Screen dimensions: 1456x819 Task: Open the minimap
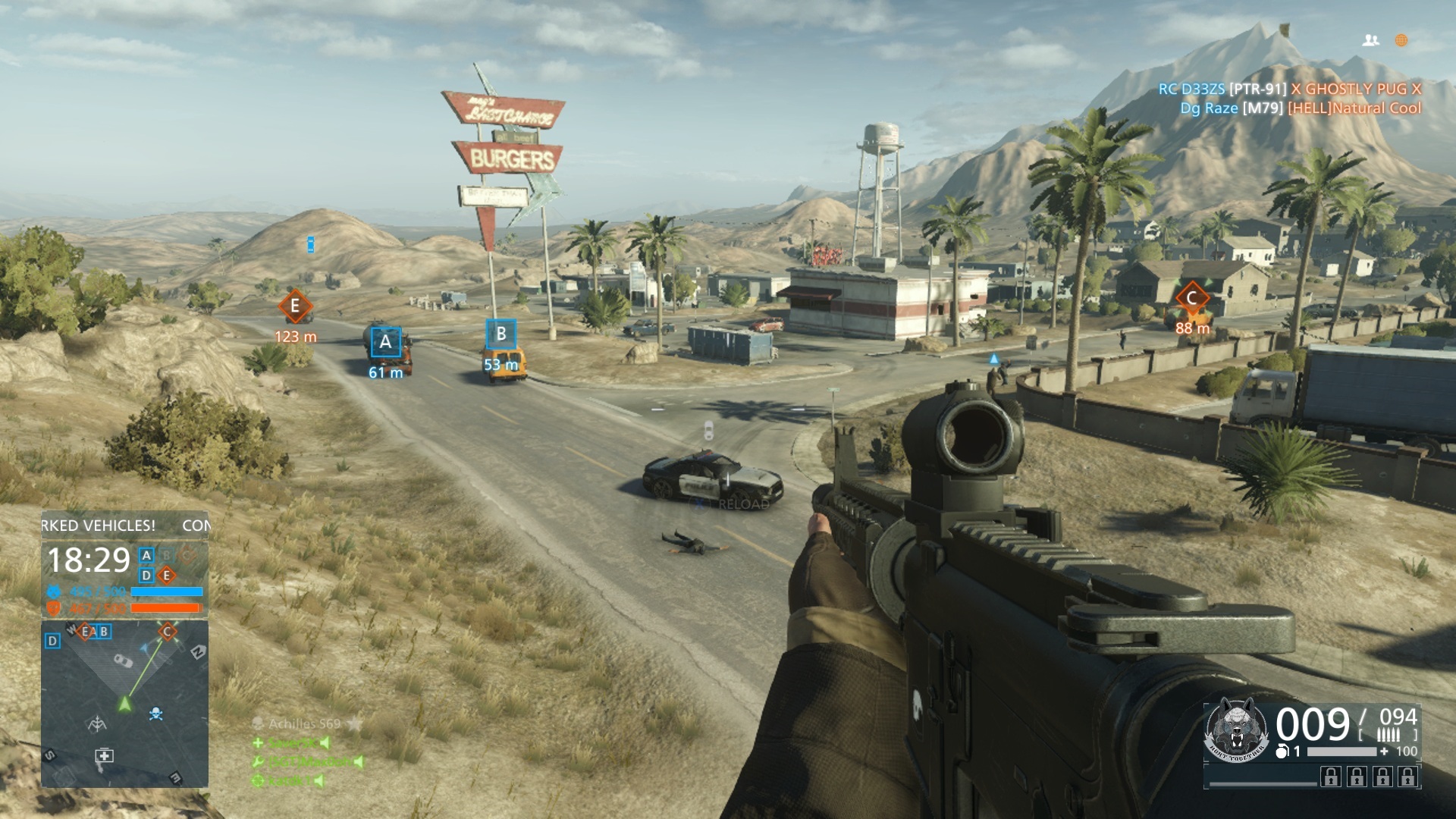(x=124, y=704)
